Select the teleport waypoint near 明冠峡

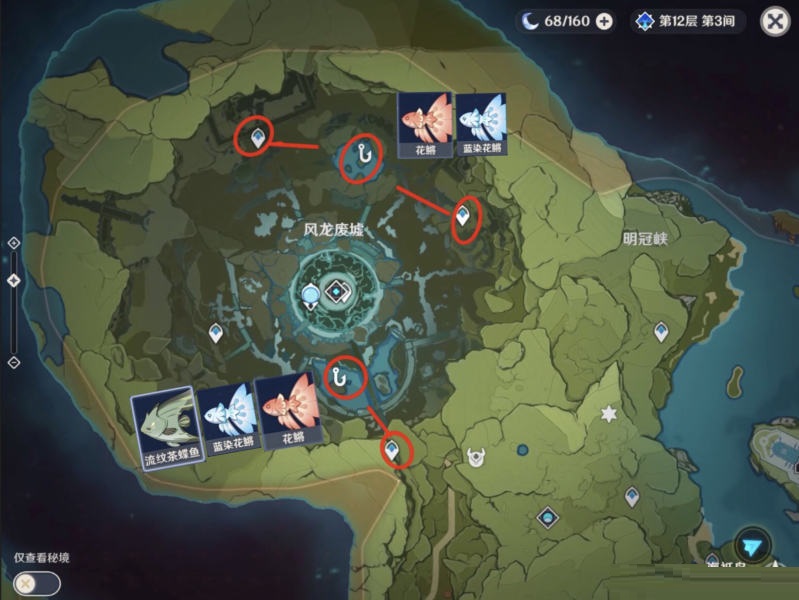pos(661,331)
